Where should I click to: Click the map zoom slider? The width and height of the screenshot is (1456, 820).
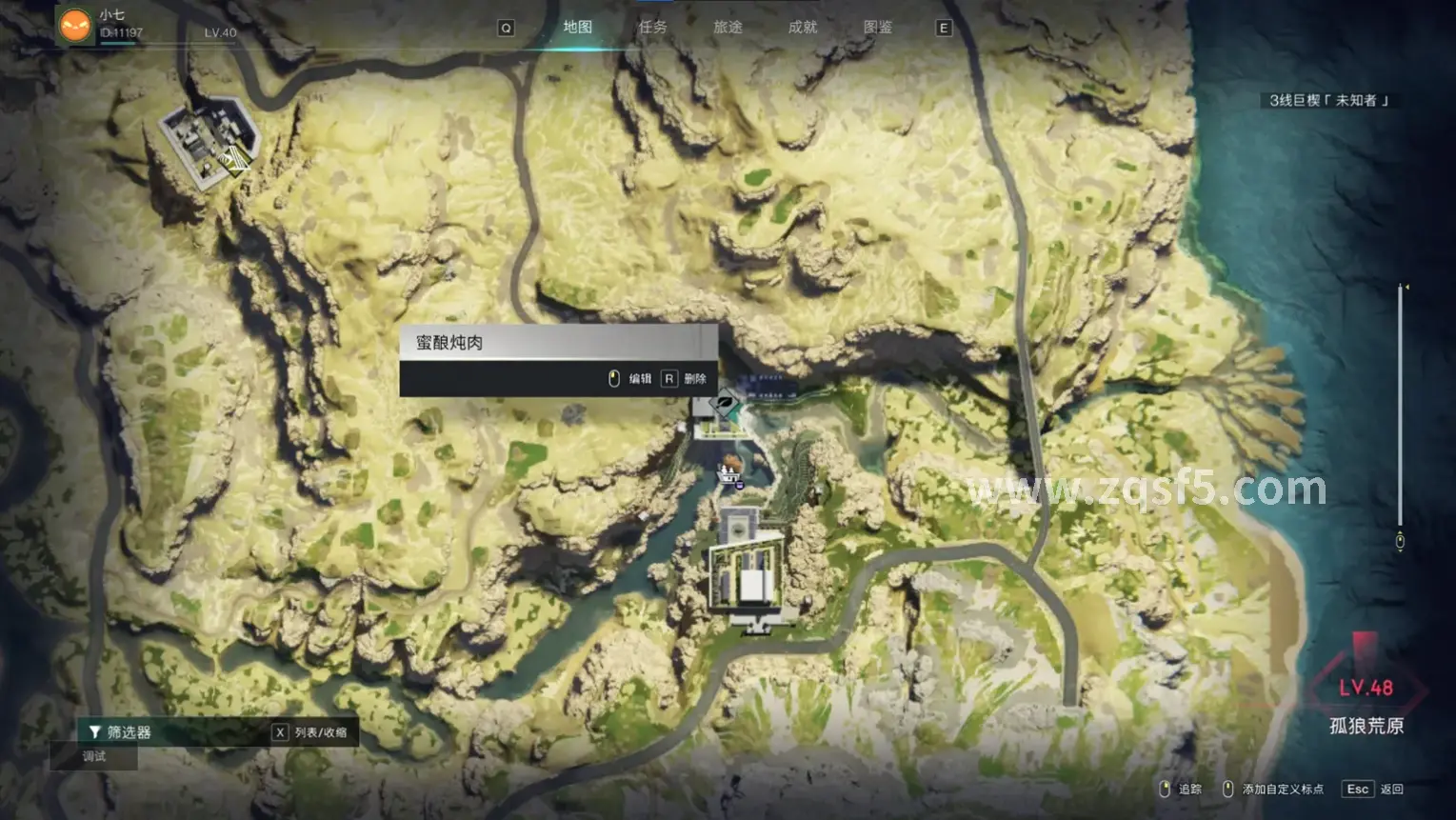click(x=1400, y=411)
